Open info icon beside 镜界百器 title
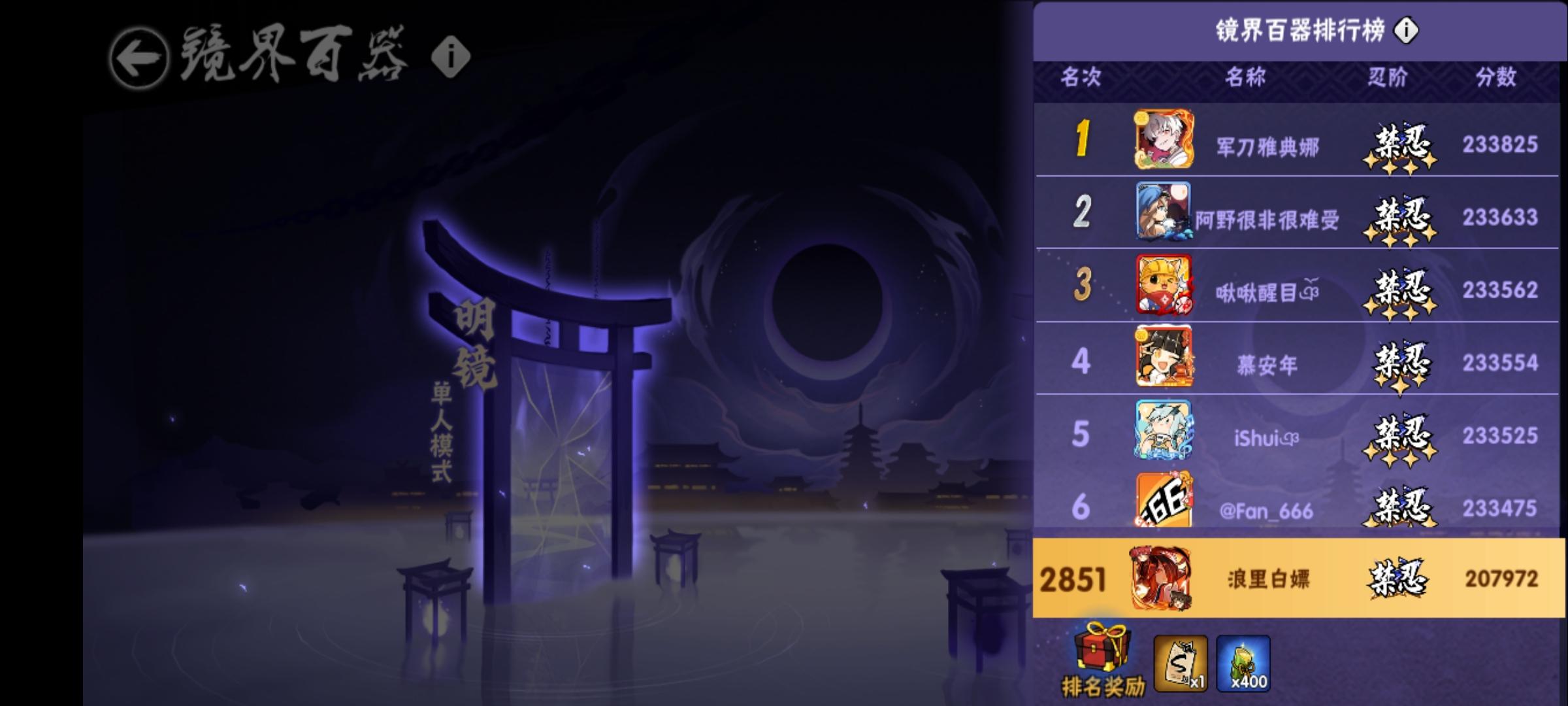1568x706 pixels. 451,56
